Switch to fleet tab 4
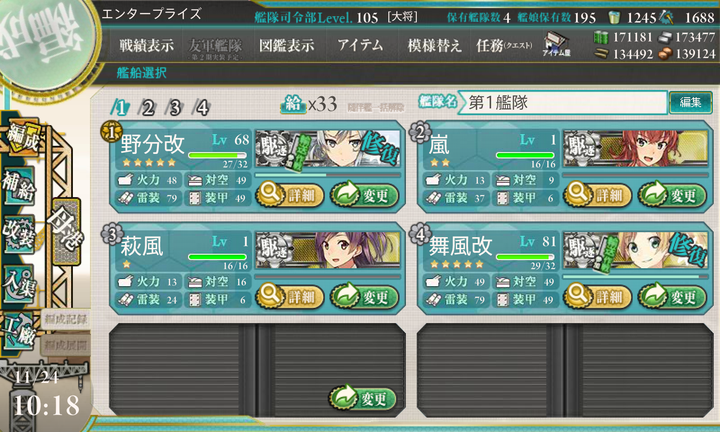The width and height of the screenshot is (720, 432). (x=202, y=108)
